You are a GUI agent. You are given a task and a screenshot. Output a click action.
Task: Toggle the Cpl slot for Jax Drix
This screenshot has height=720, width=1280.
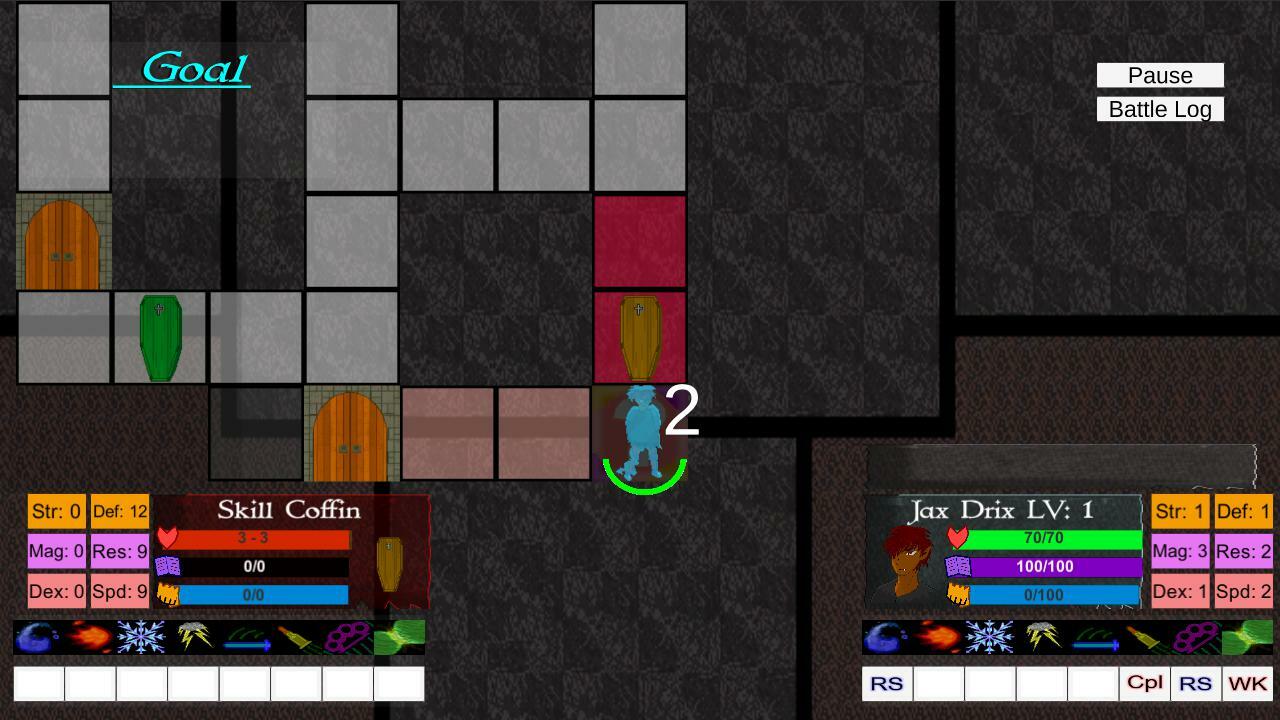(1144, 683)
